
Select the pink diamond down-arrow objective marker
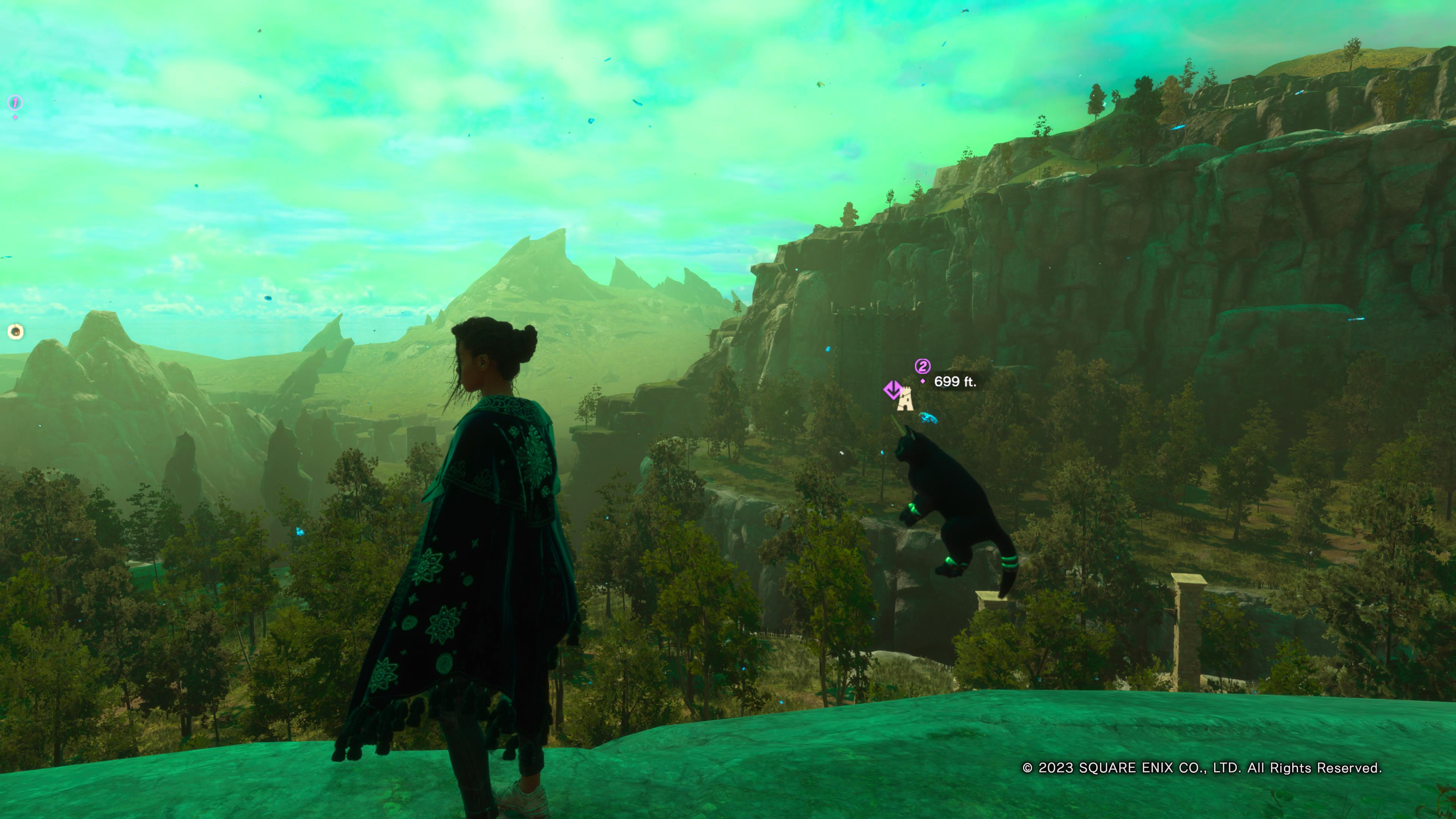[891, 389]
